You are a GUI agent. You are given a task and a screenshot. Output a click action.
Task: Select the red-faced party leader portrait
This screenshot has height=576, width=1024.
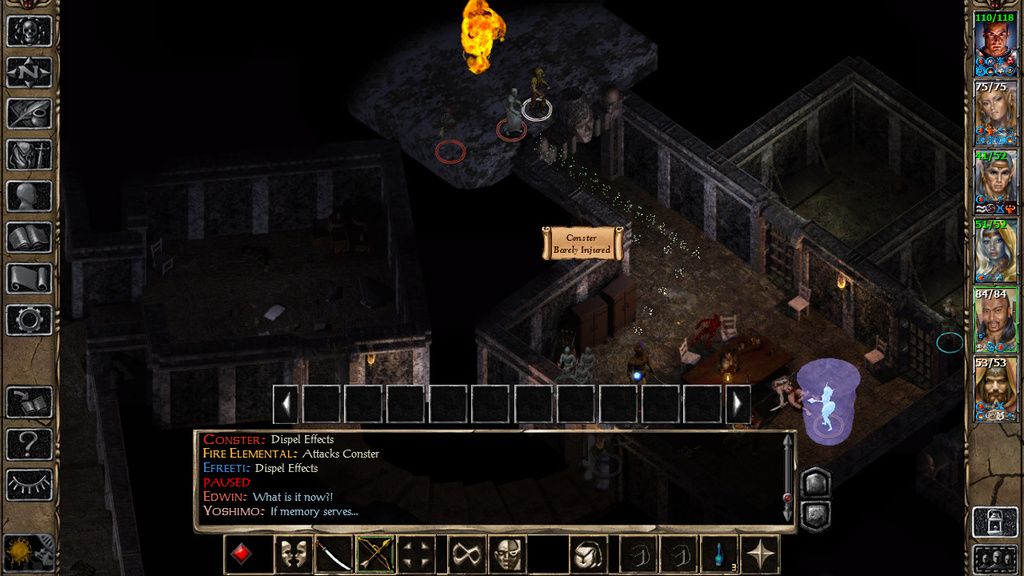(x=996, y=41)
